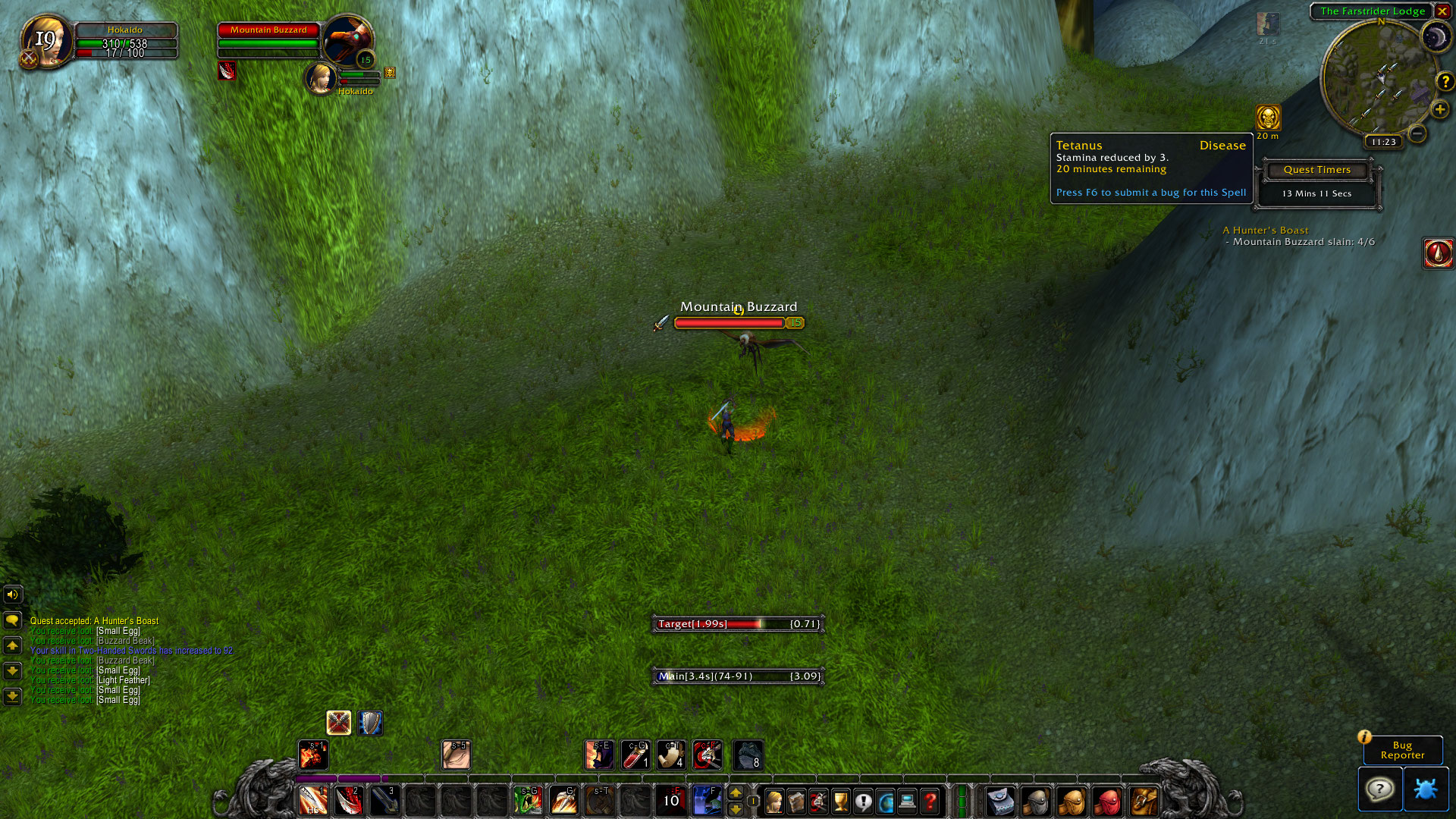Activate Heroic Strike in action slot 1
The width and height of the screenshot is (1456, 819).
(x=313, y=801)
